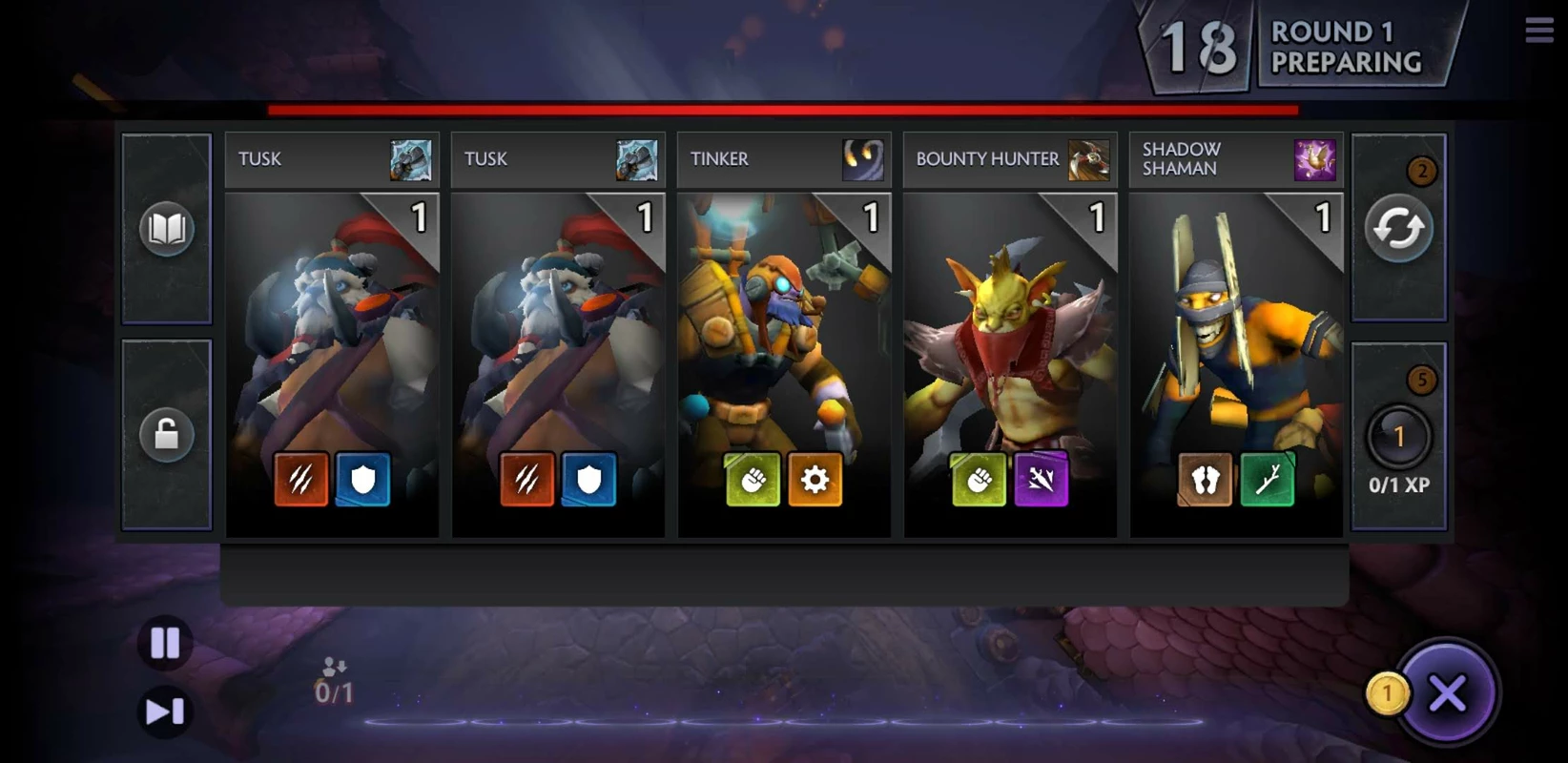Buy the Shadow Shaman hero card

[1236, 334]
